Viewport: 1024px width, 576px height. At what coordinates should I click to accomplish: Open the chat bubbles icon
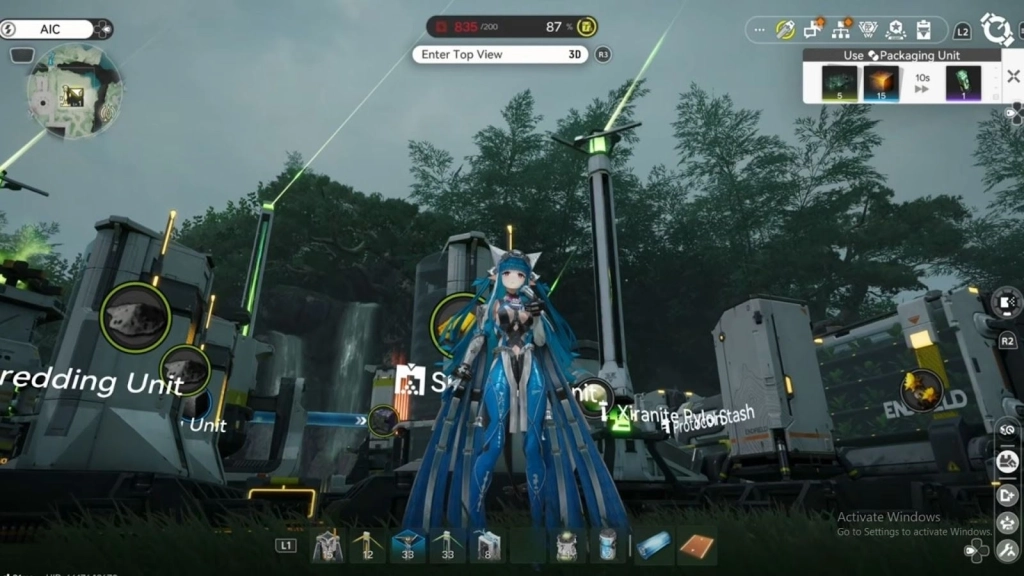click(x=813, y=29)
